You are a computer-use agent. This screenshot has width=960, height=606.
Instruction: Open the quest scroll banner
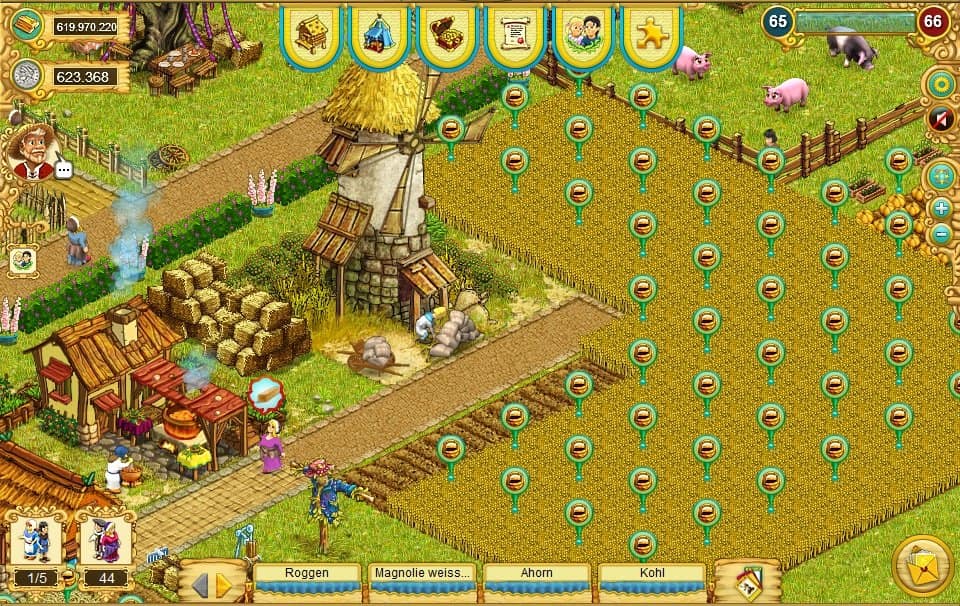pyautogui.click(x=514, y=34)
